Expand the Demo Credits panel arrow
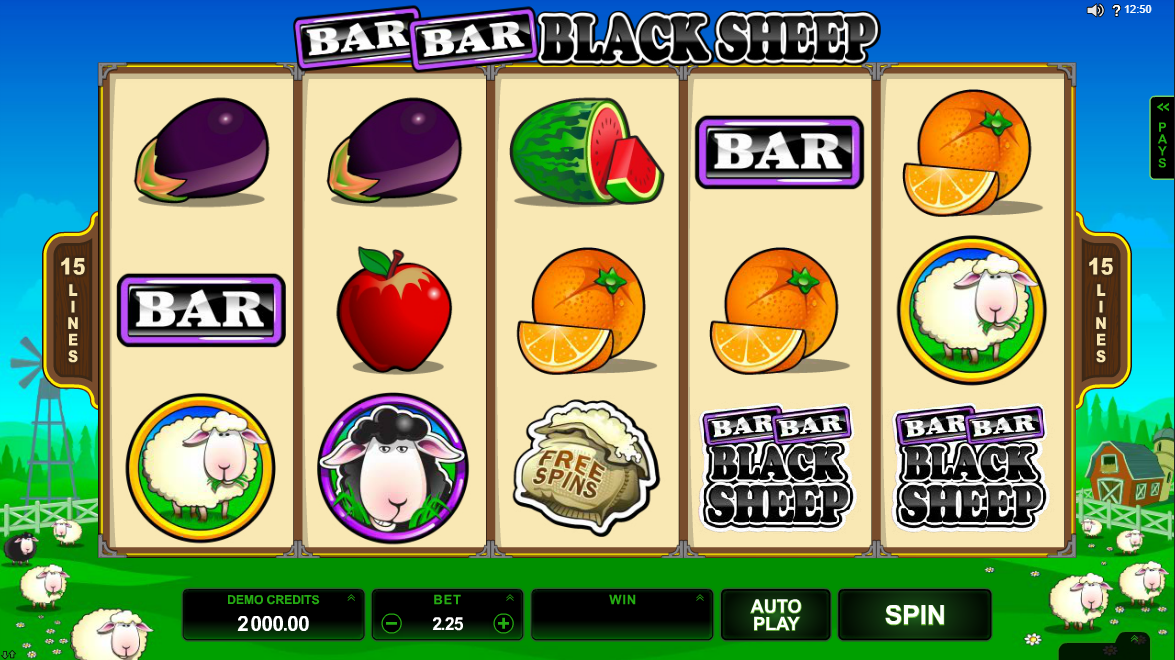 (351, 598)
